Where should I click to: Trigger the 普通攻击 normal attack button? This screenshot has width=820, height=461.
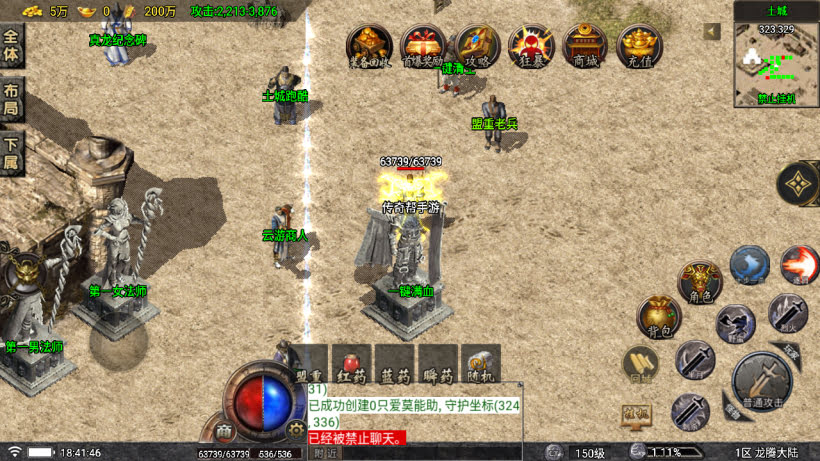[x=761, y=381]
